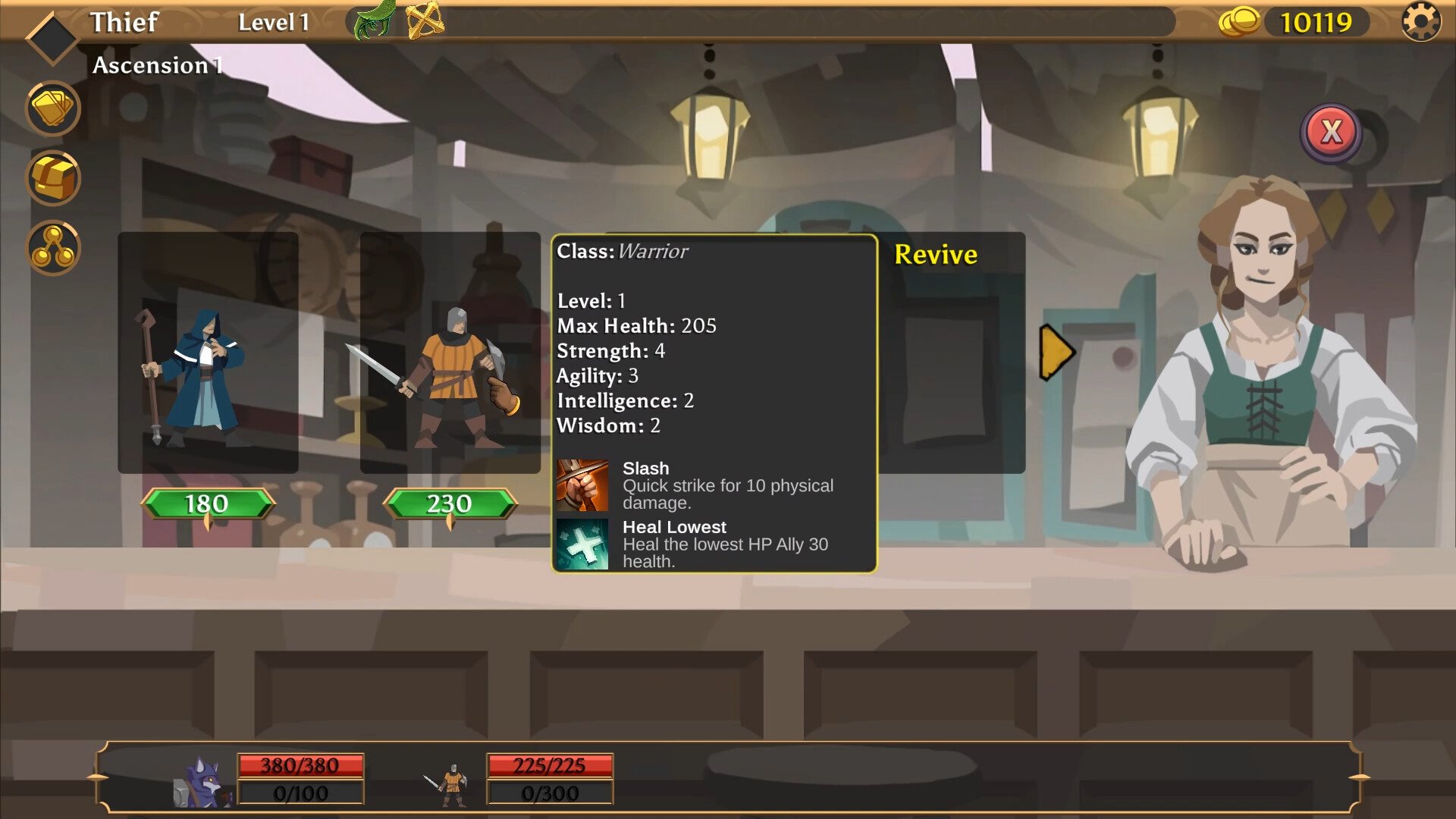Select the warrior party member portrait
This screenshot has width=1456, height=819.
450,785
